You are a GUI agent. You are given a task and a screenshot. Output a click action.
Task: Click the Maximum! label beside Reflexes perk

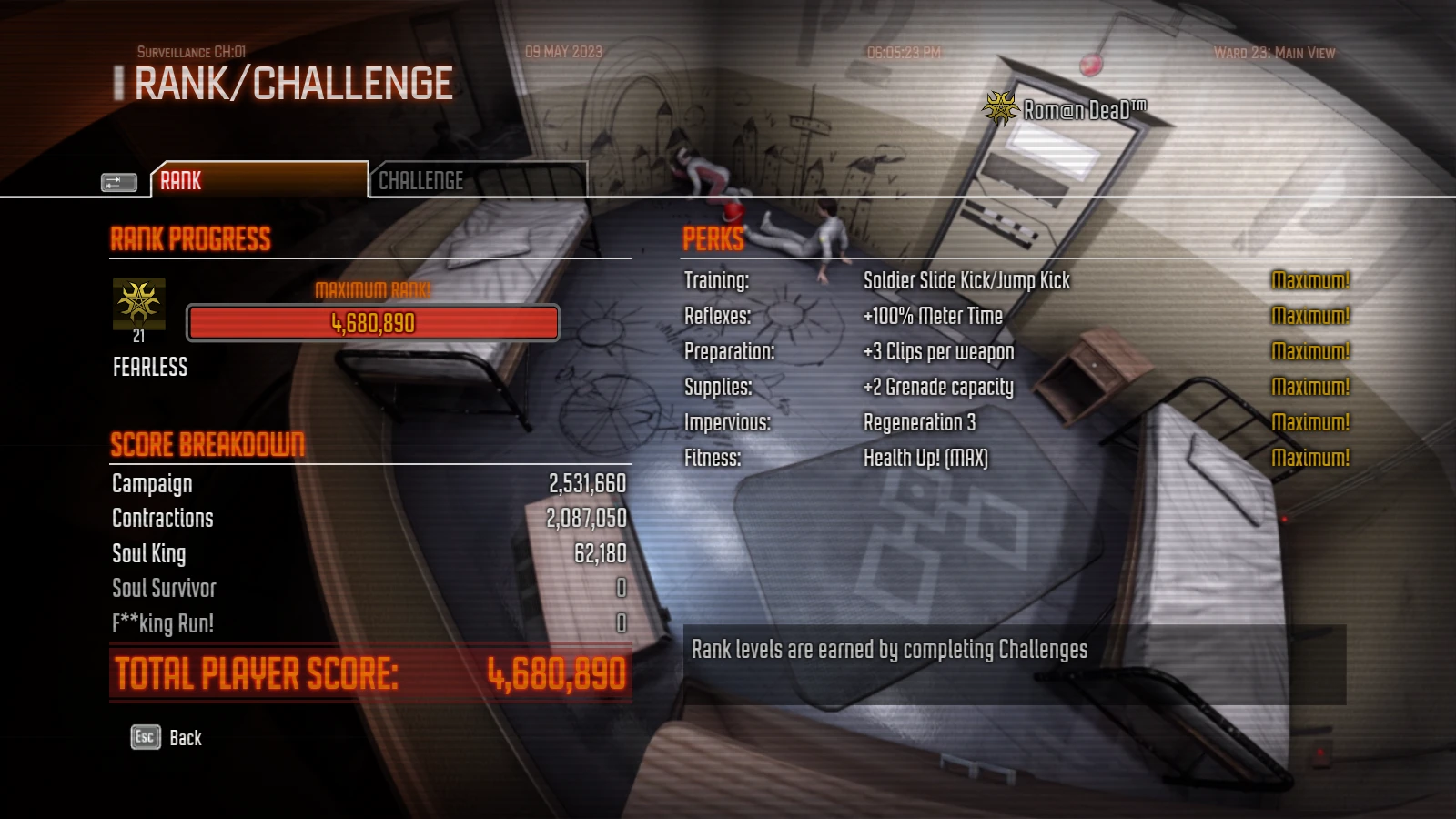[1311, 316]
